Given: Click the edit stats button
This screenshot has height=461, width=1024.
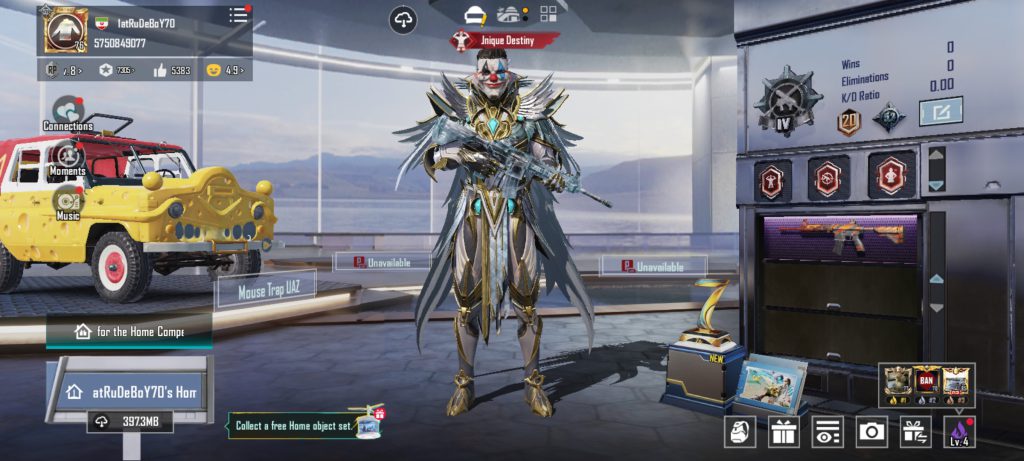Looking at the screenshot, I should (941, 111).
